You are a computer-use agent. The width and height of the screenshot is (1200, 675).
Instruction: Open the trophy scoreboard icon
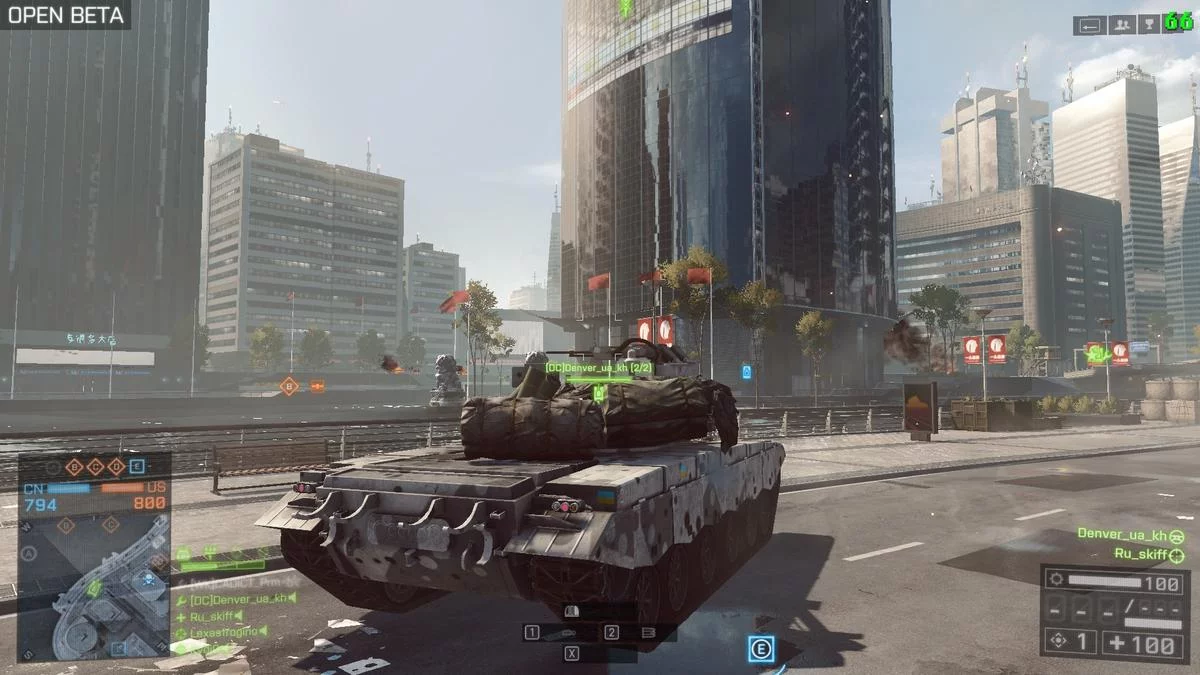tap(1149, 25)
